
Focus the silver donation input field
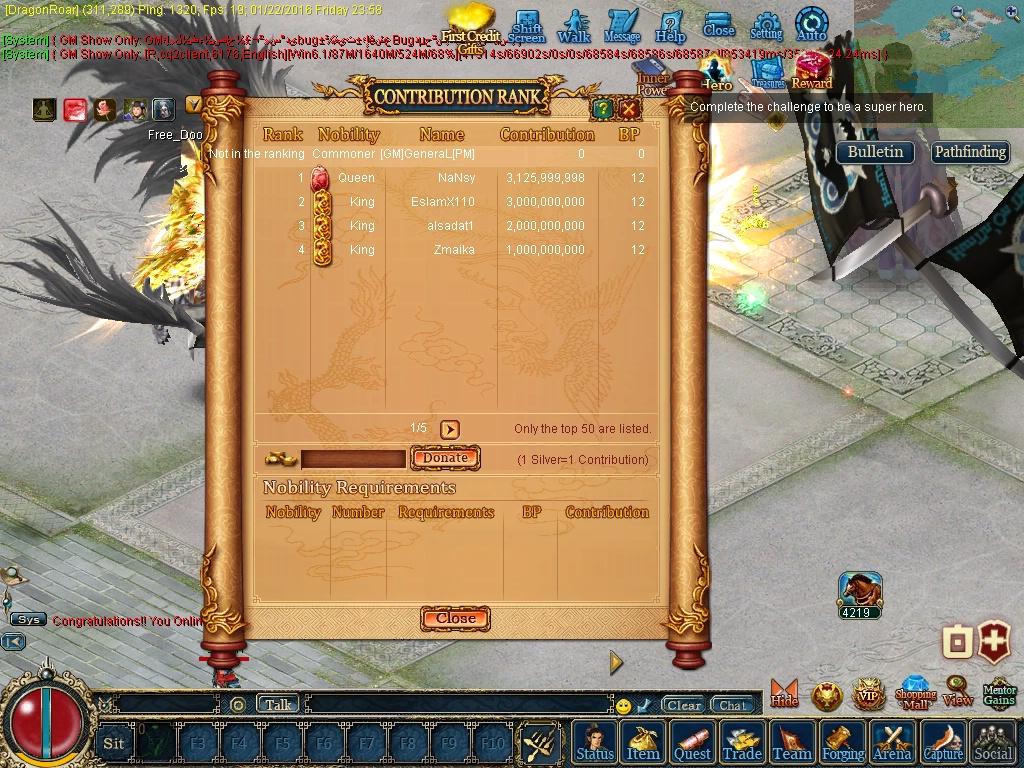tap(353, 459)
